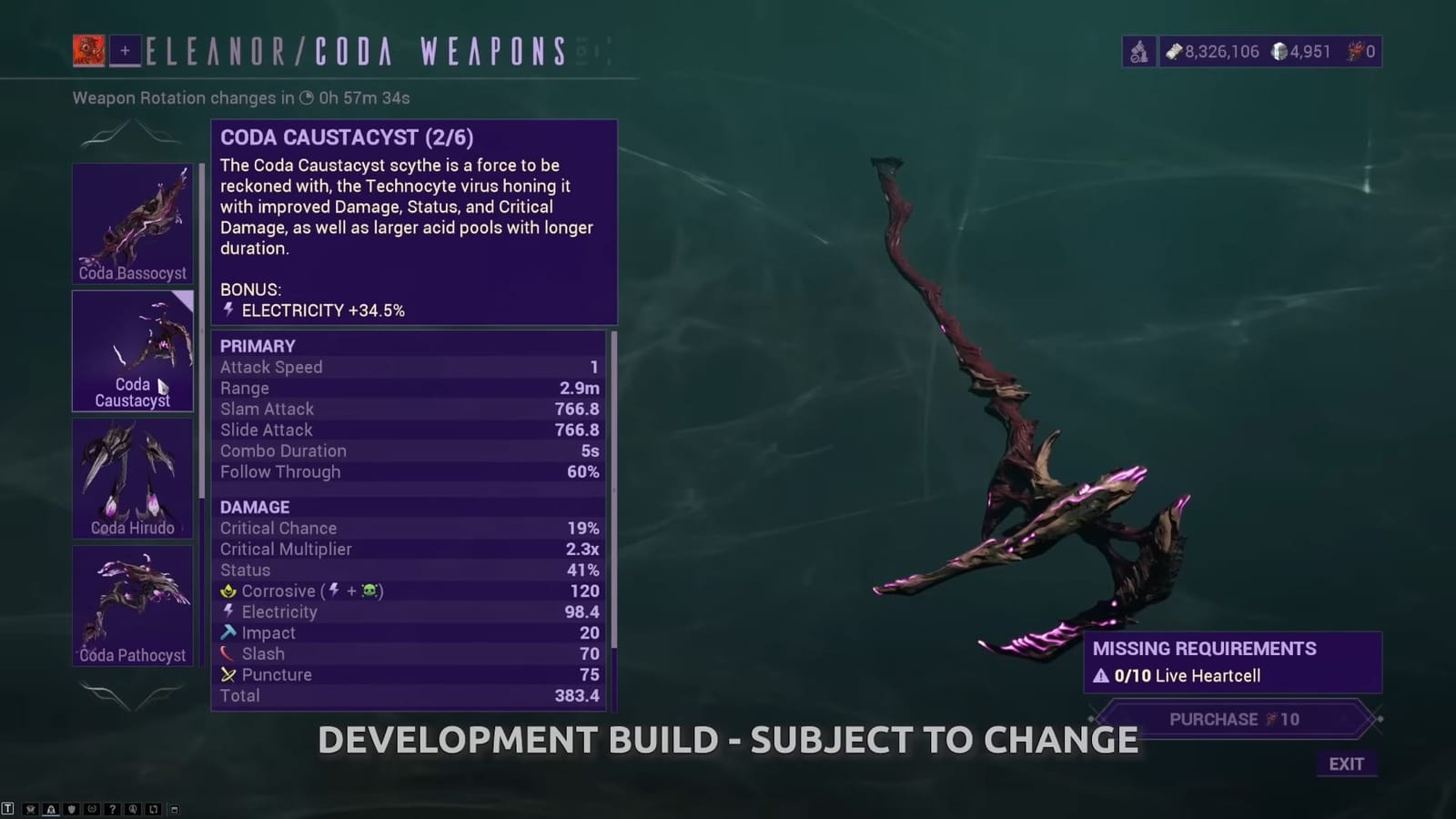
Task: Click the Electricity damage lightning icon
Action: tap(227, 612)
